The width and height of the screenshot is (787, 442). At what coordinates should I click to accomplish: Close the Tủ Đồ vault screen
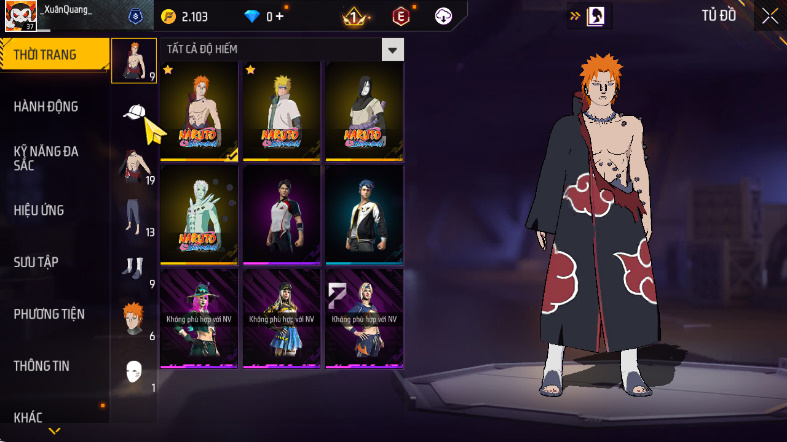click(768, 15)
